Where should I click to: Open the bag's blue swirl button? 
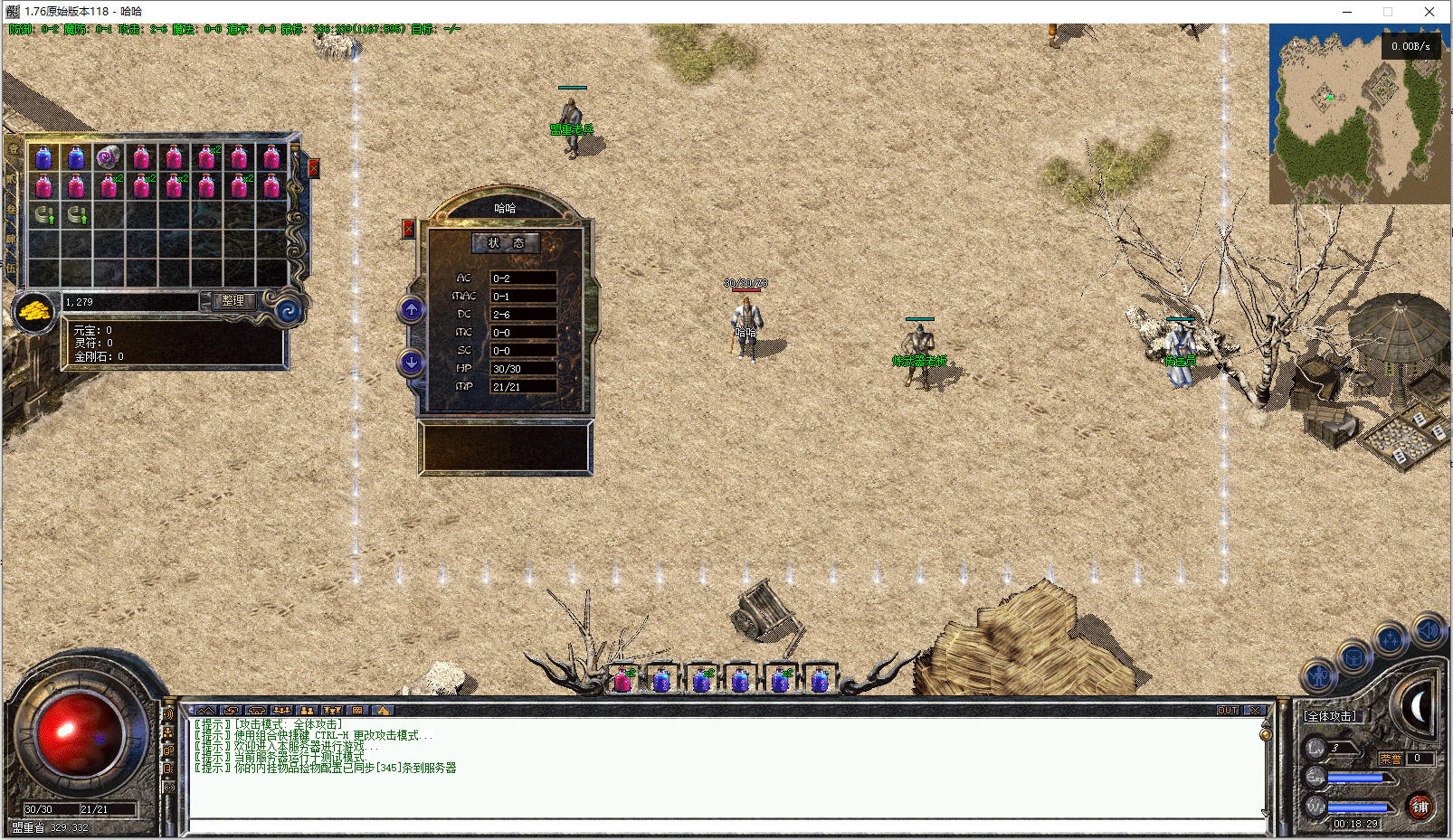(289, 312)
